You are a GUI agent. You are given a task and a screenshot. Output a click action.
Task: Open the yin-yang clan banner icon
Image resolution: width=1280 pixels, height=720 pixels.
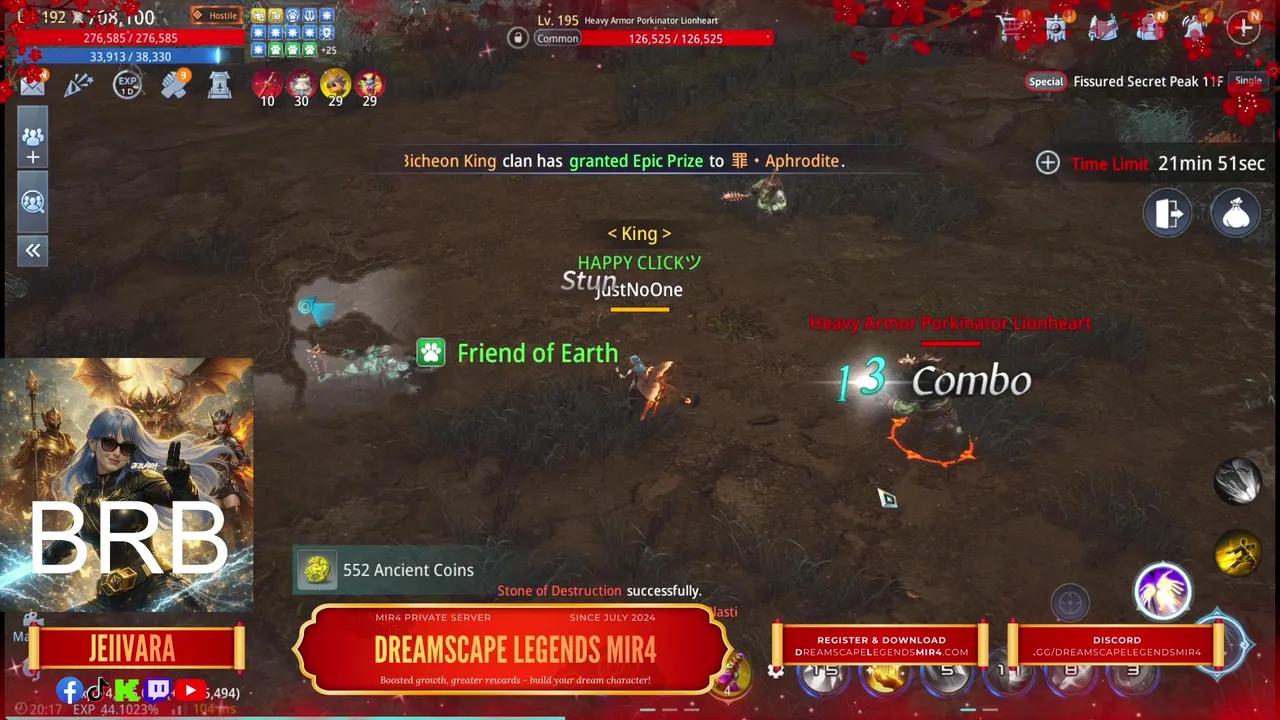coord(1057,27)
